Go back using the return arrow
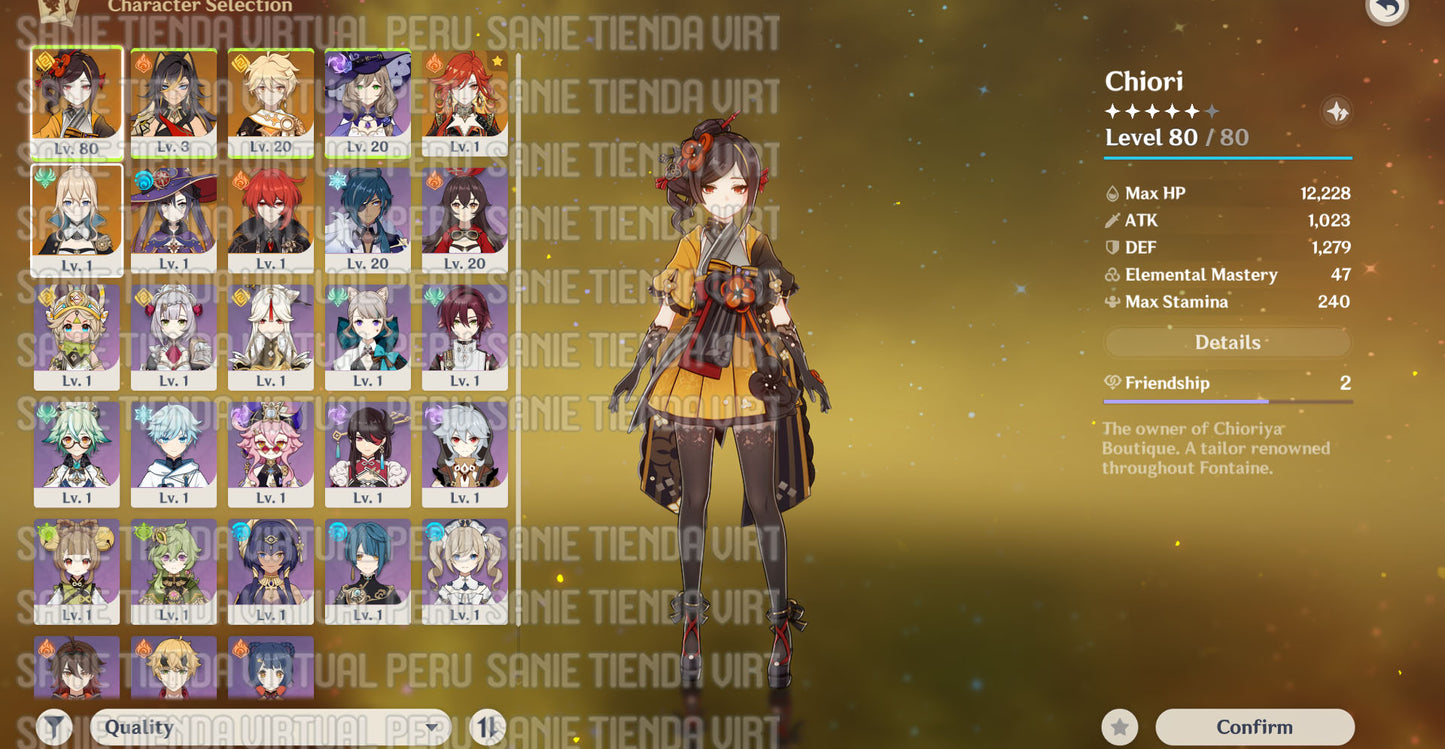Screen dimensions: 1445x749 pos(1387,8)
